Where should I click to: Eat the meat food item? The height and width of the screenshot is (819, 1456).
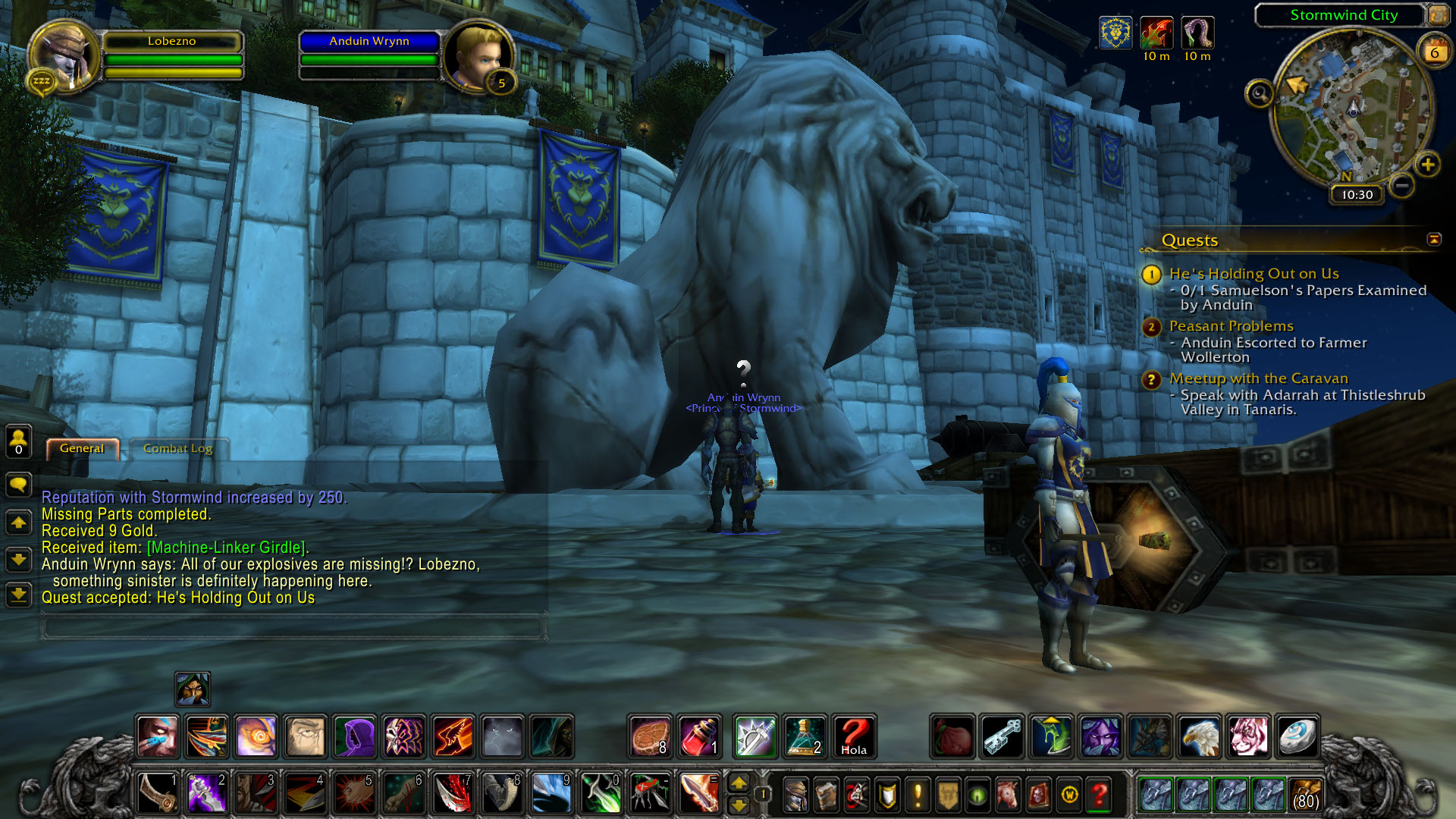tap(650, 736)
